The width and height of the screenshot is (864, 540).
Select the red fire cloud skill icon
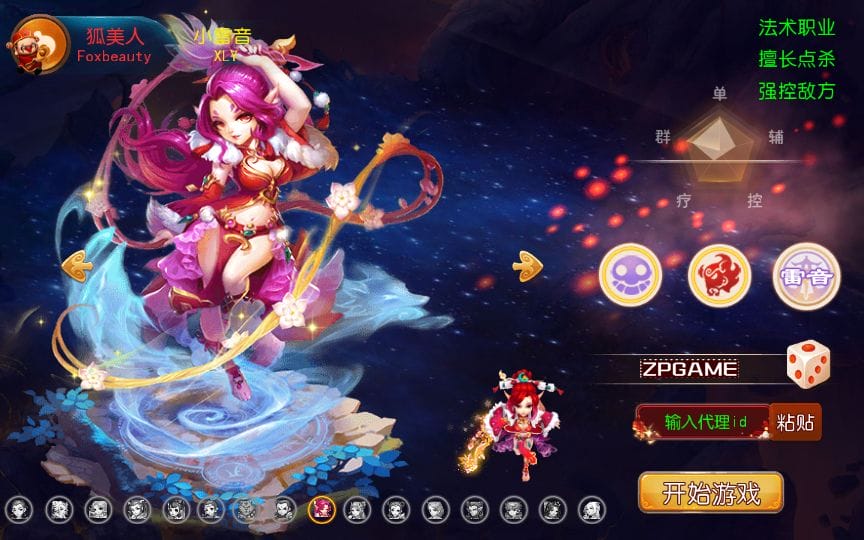coord(719,274)
